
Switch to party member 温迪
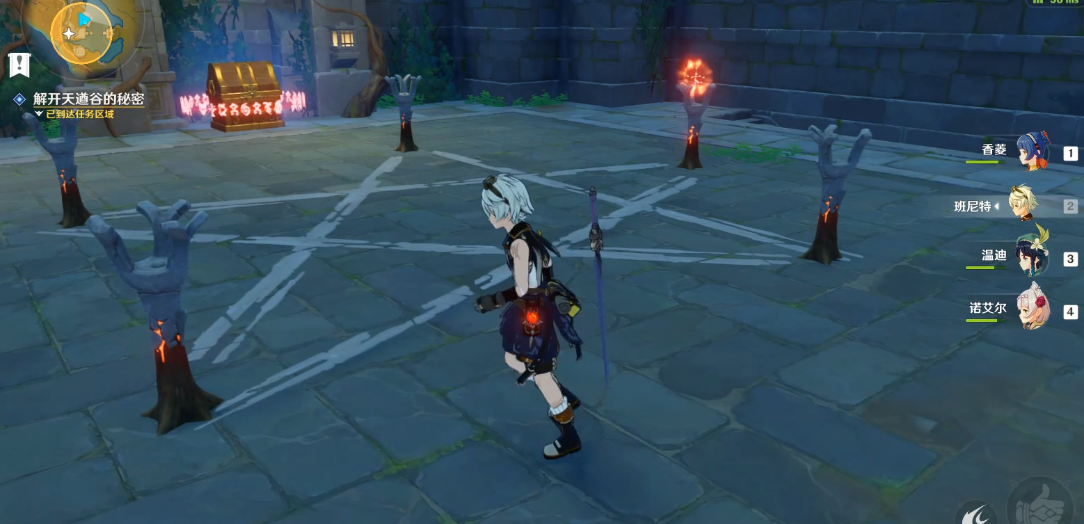pyautogui.click(x=1030, y=257)
